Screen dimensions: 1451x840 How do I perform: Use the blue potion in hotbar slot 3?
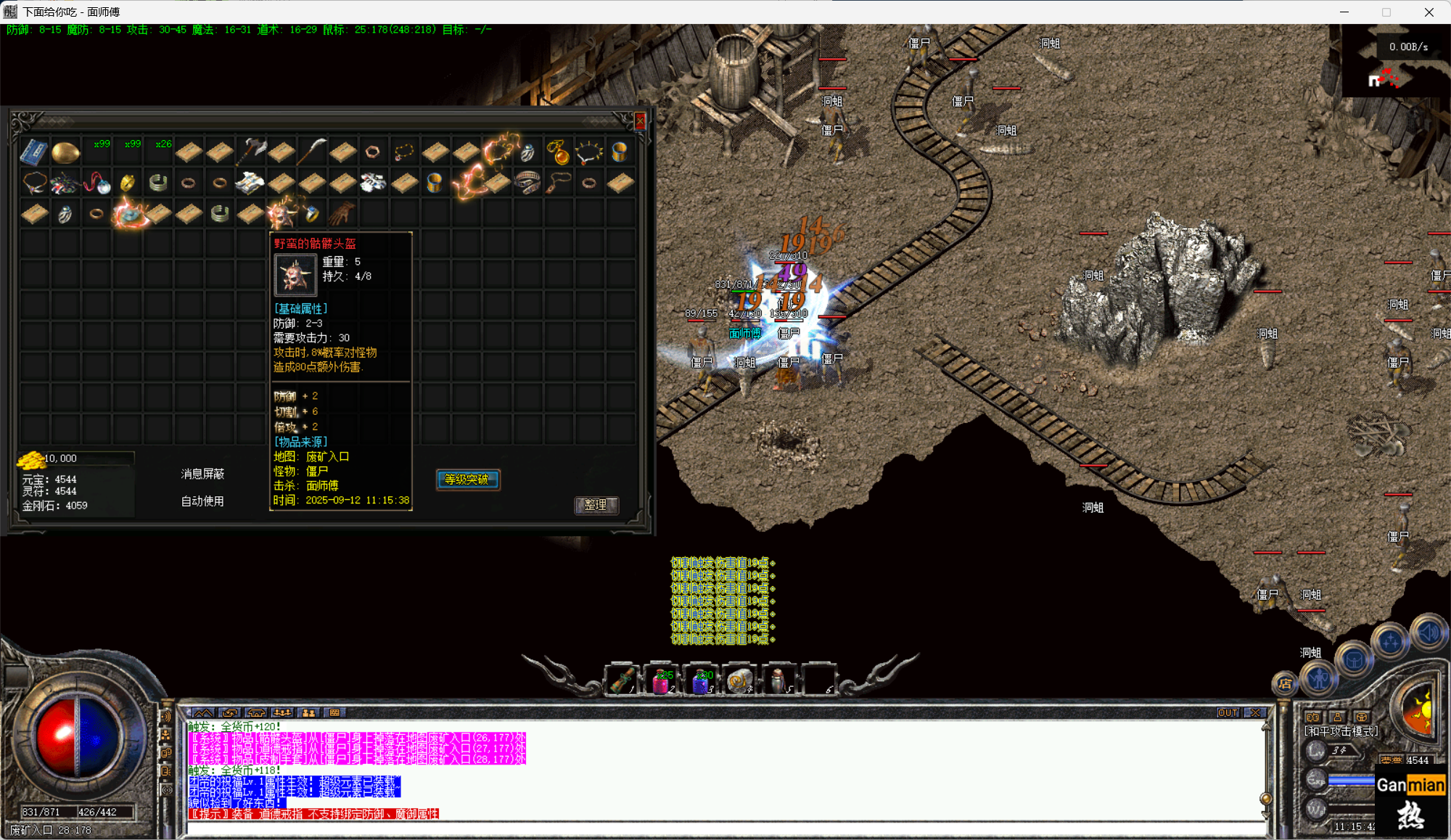coord(701,682)
